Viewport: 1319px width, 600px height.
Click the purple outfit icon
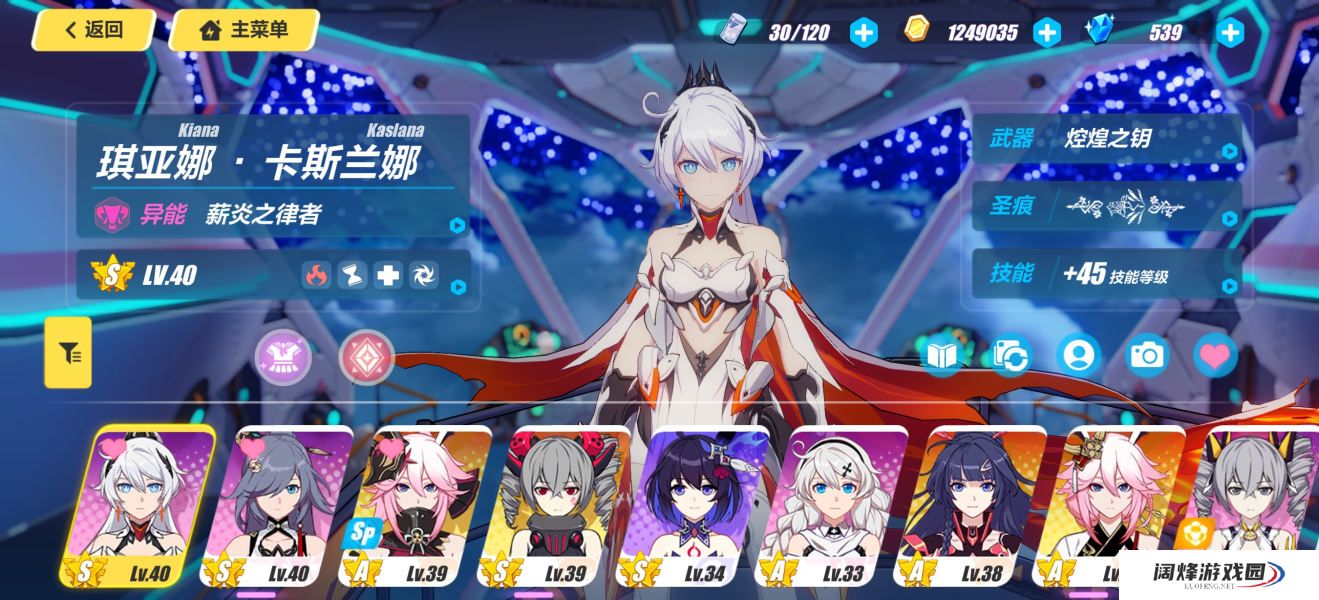283,358
